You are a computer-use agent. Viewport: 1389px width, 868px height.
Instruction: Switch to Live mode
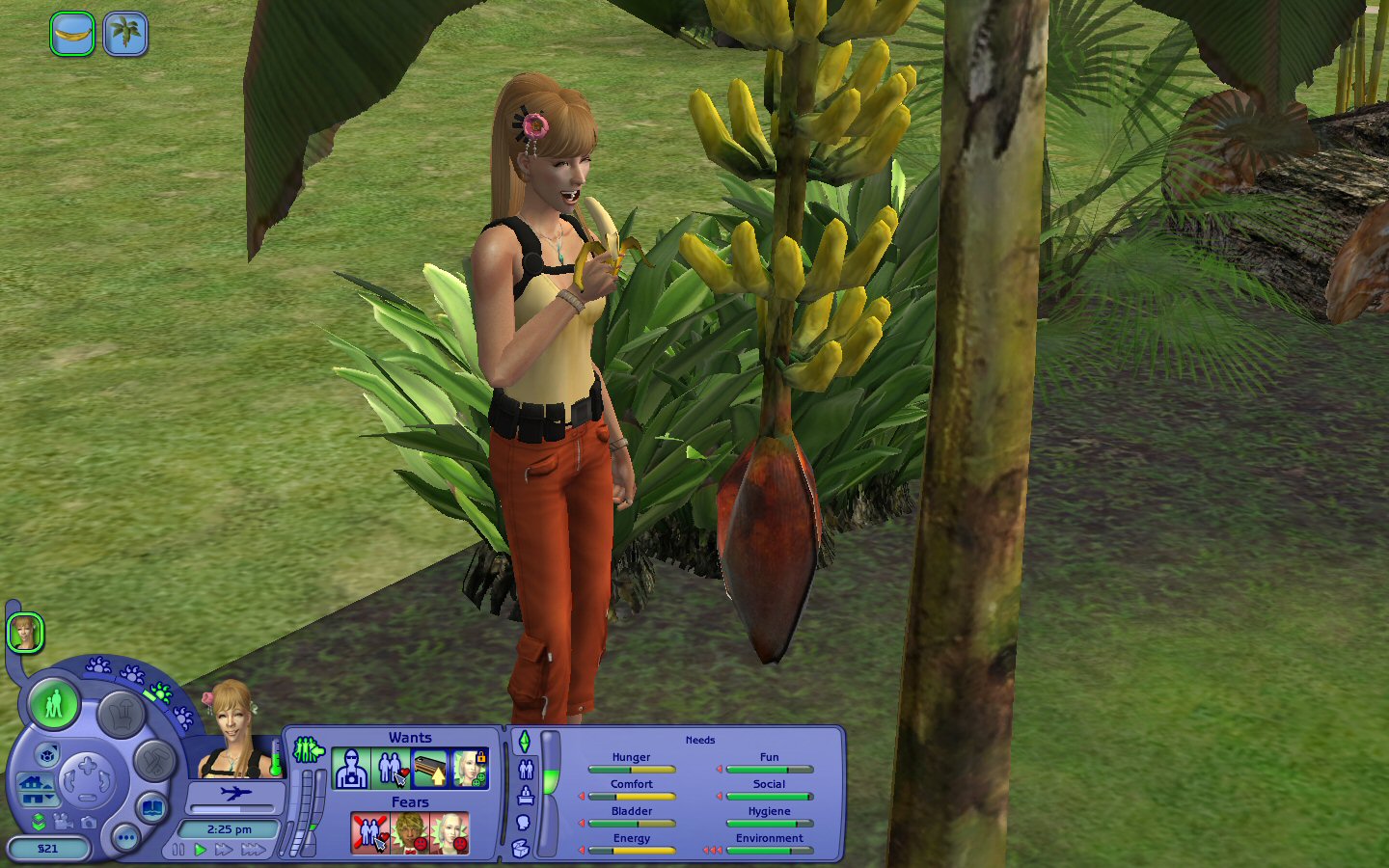pos(54,703)
